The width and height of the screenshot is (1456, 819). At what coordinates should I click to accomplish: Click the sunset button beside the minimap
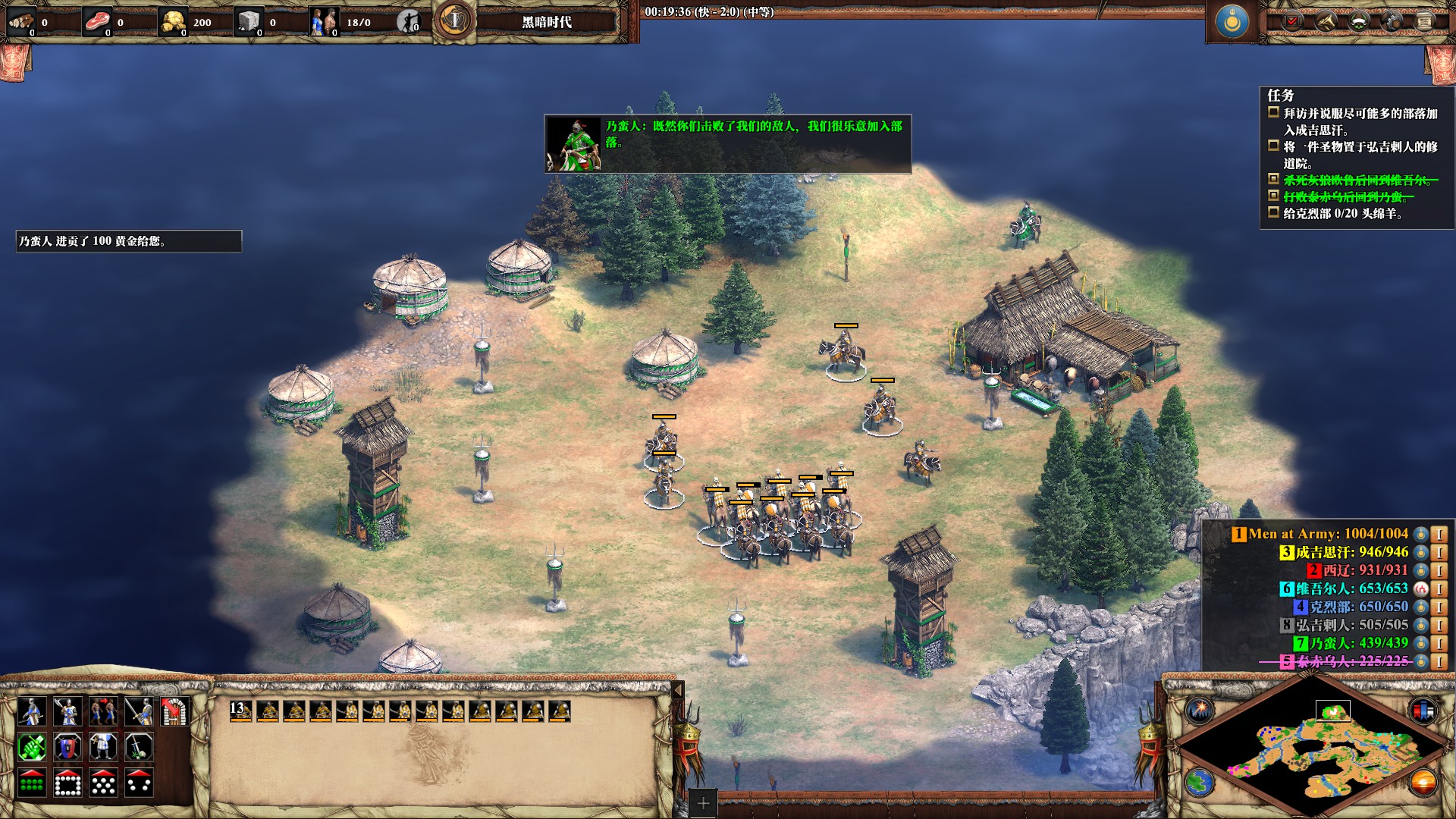[x=1423, y=782]
